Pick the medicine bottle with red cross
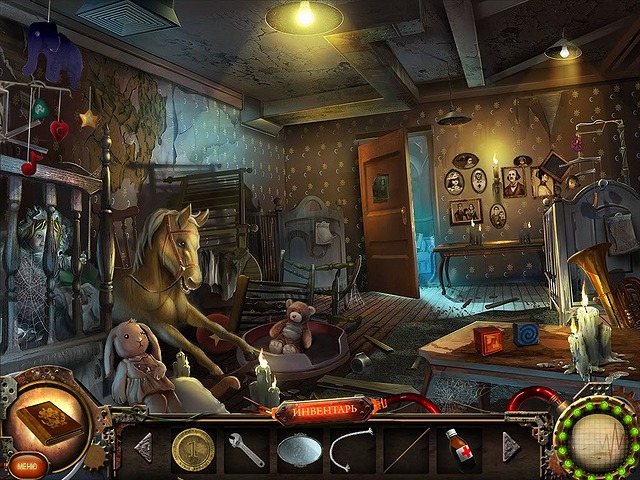 (x=459, y=448)
